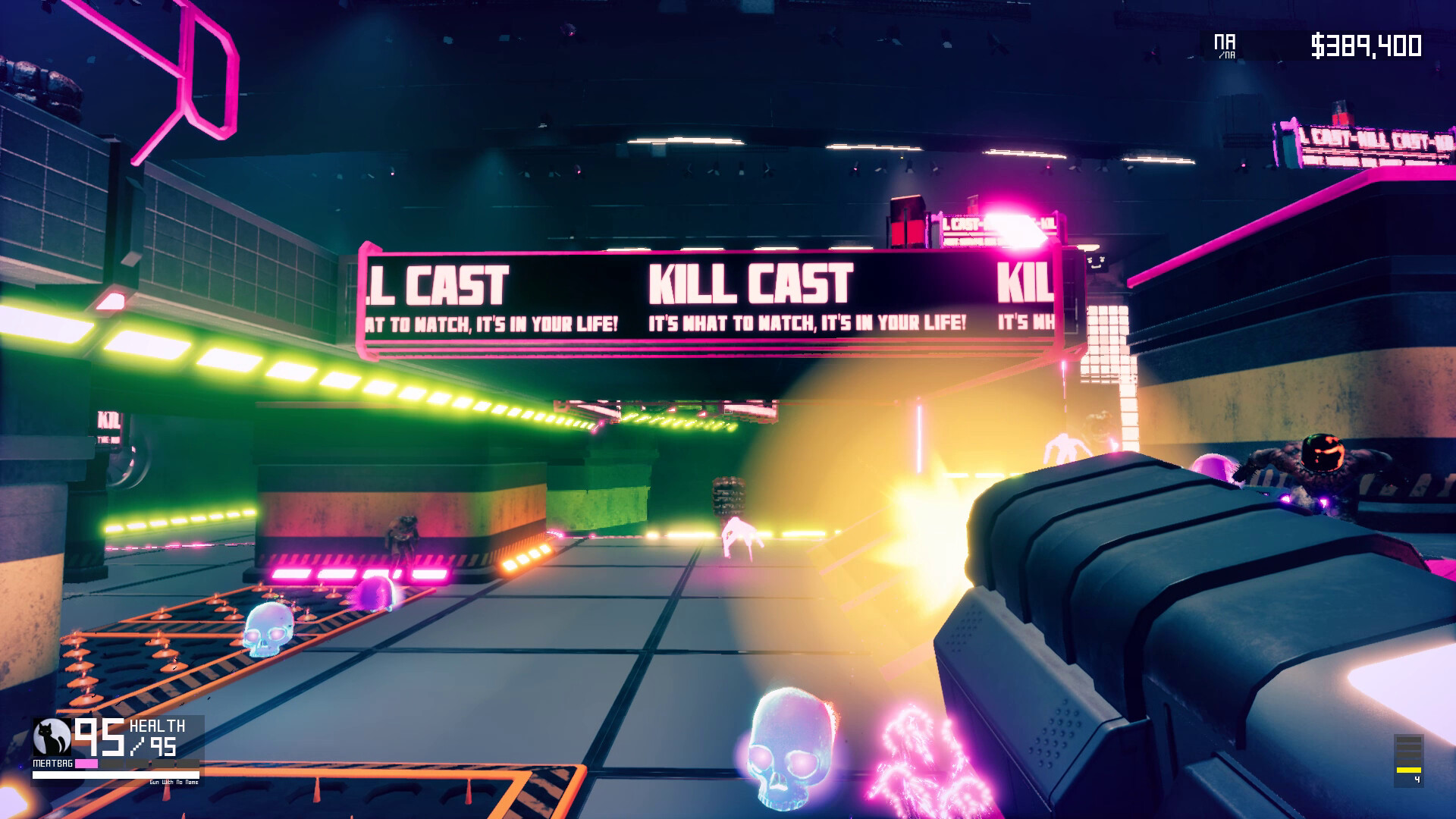Toggle the yellow ammo bar segment

click(x=1409, y=768)
